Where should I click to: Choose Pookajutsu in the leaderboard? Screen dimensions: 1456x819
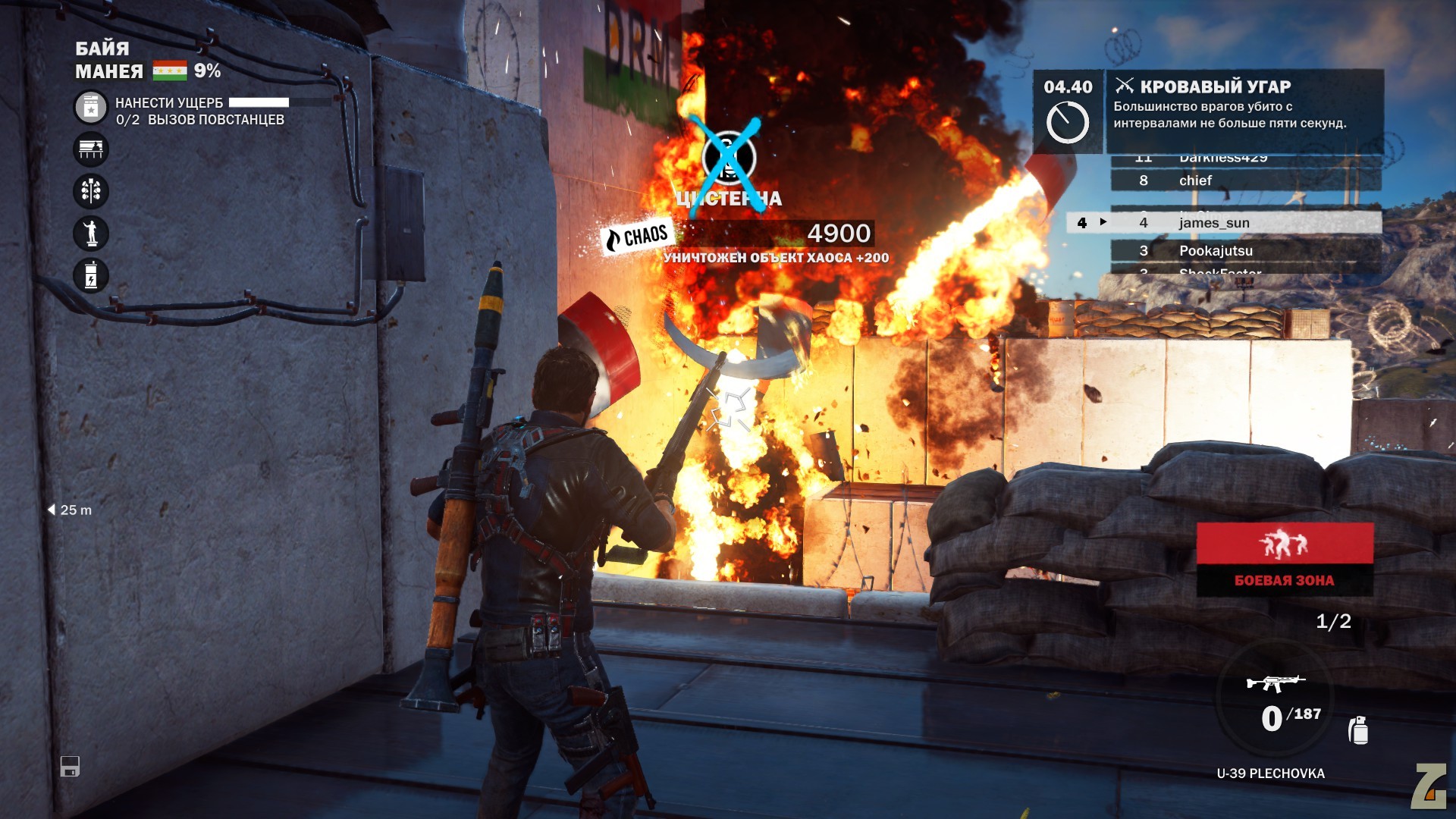[x=1245, y=251]
